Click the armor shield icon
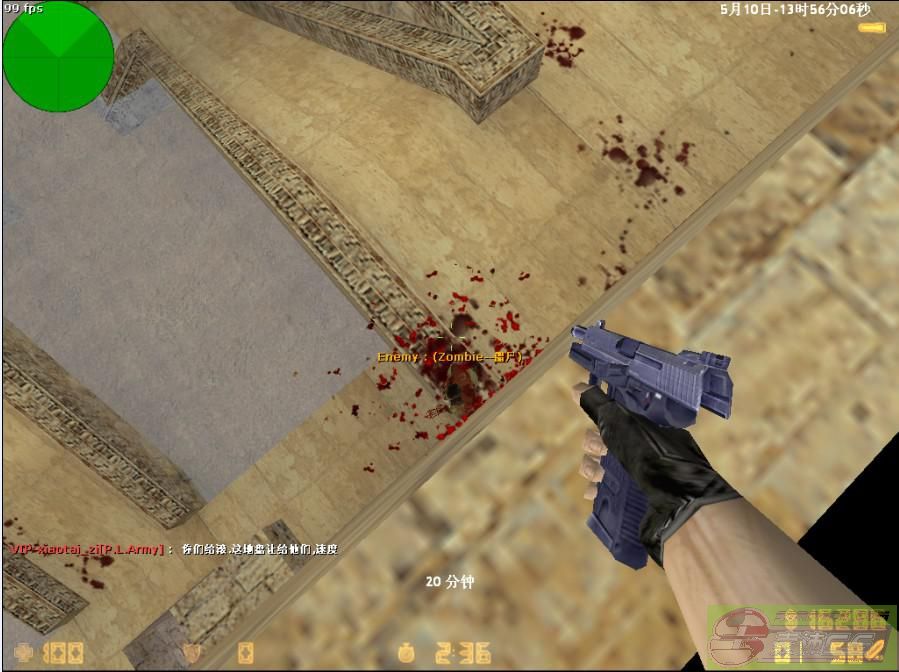899x672 pixels. (x=194, y=654)
